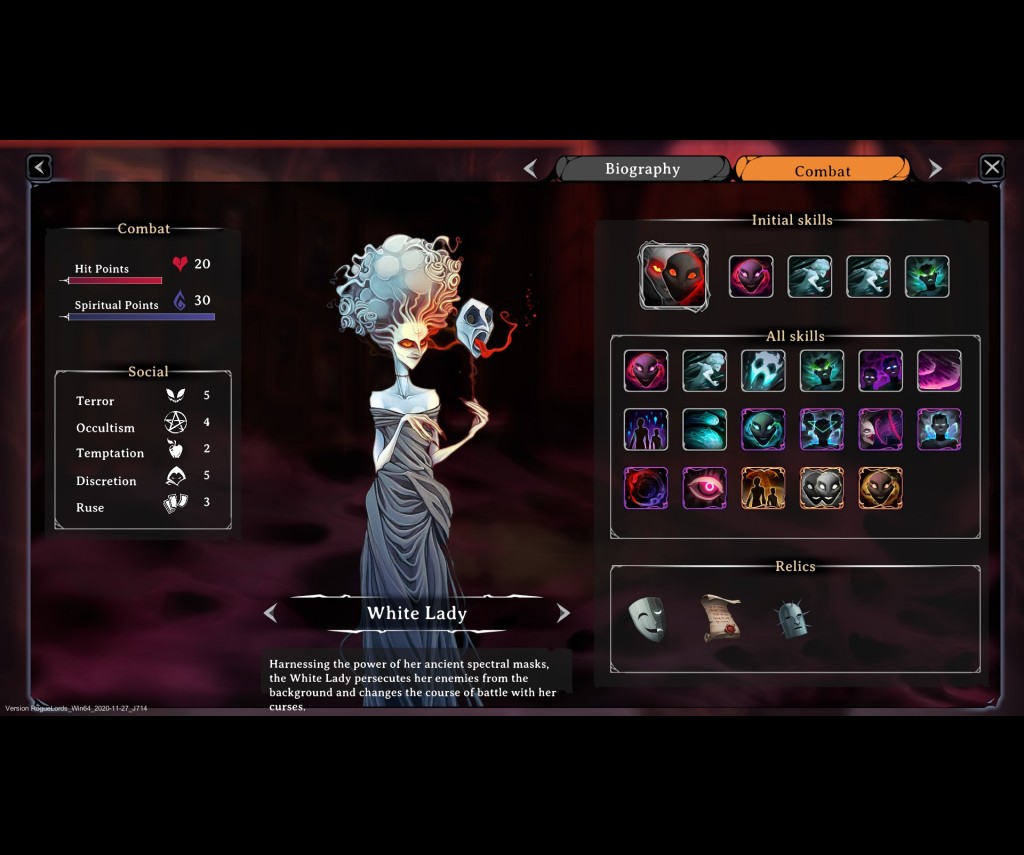1024x855 pixels.
Task: Go back with the top-left arrow button
Action: 39,167
